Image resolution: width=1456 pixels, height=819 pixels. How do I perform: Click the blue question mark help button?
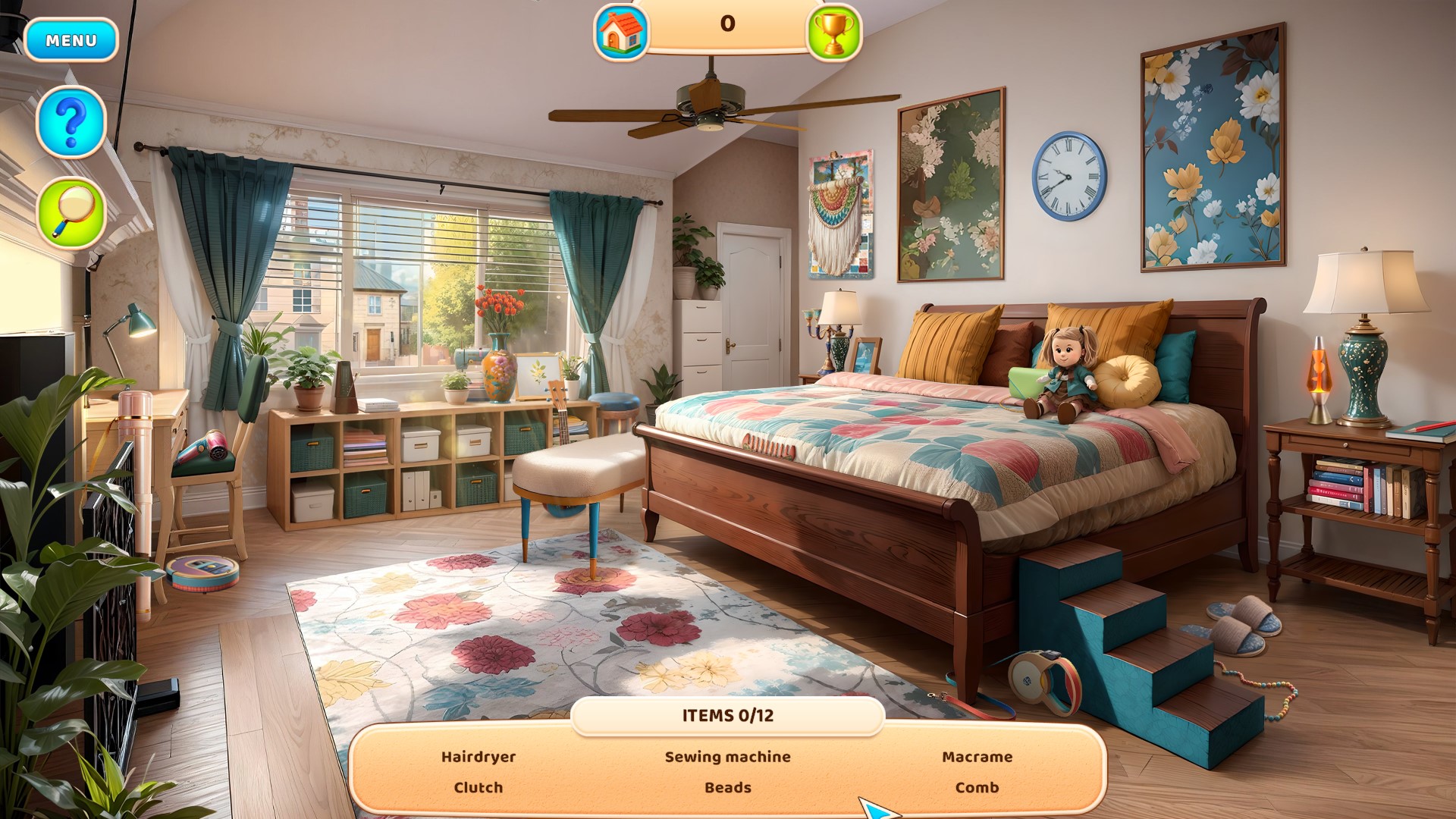click(71, 121)
